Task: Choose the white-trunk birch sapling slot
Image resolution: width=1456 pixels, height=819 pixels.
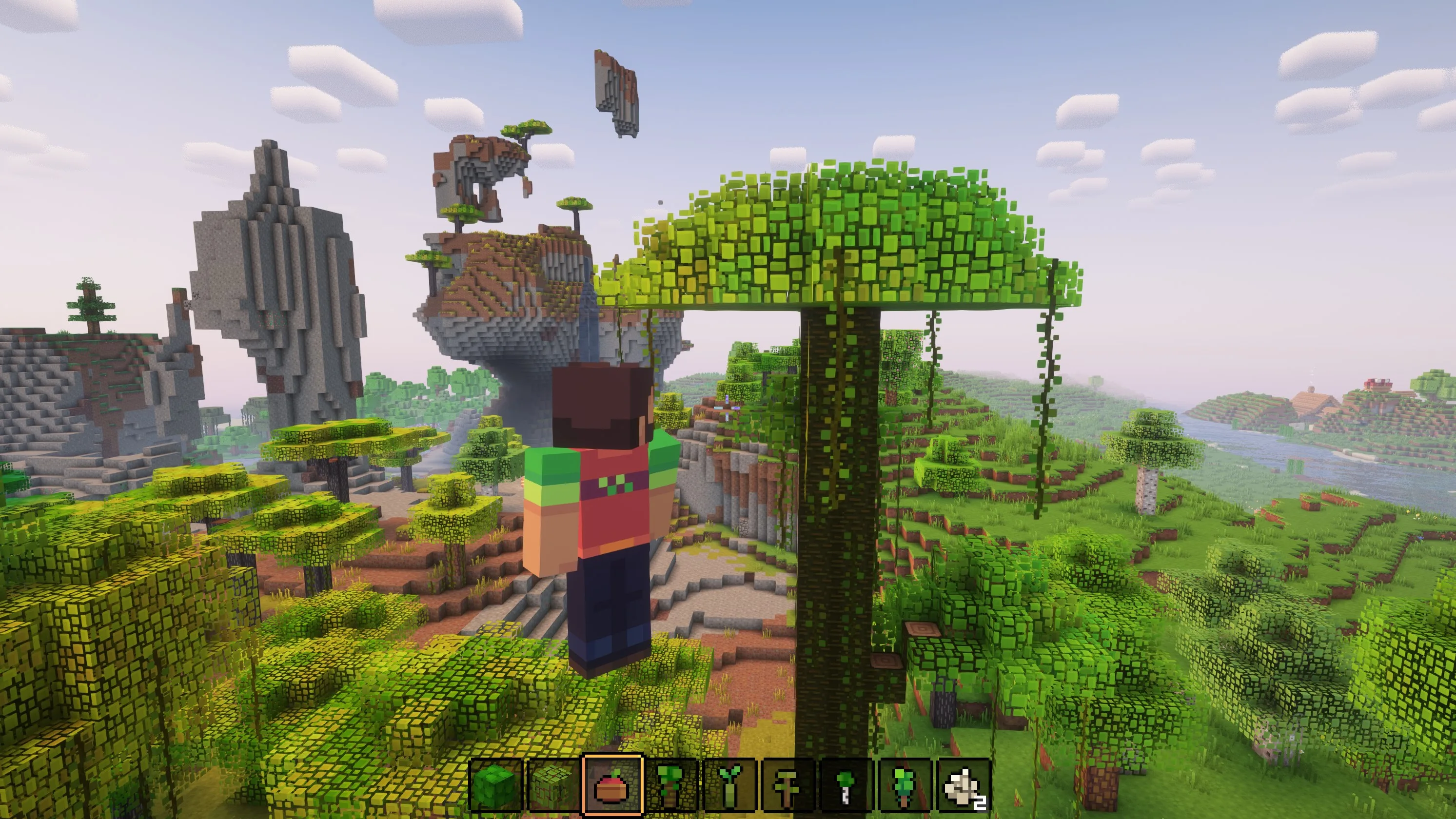Action: [x=847, y=786]
